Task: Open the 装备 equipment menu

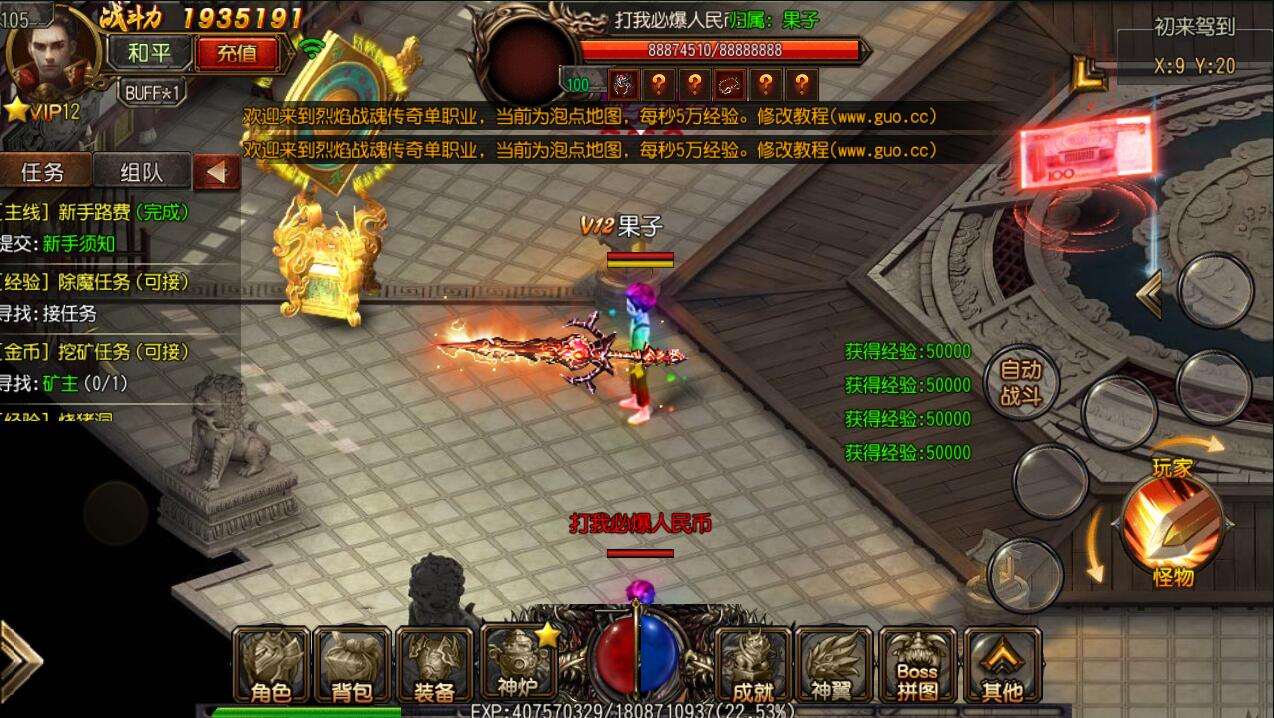Action: [434, 665]
